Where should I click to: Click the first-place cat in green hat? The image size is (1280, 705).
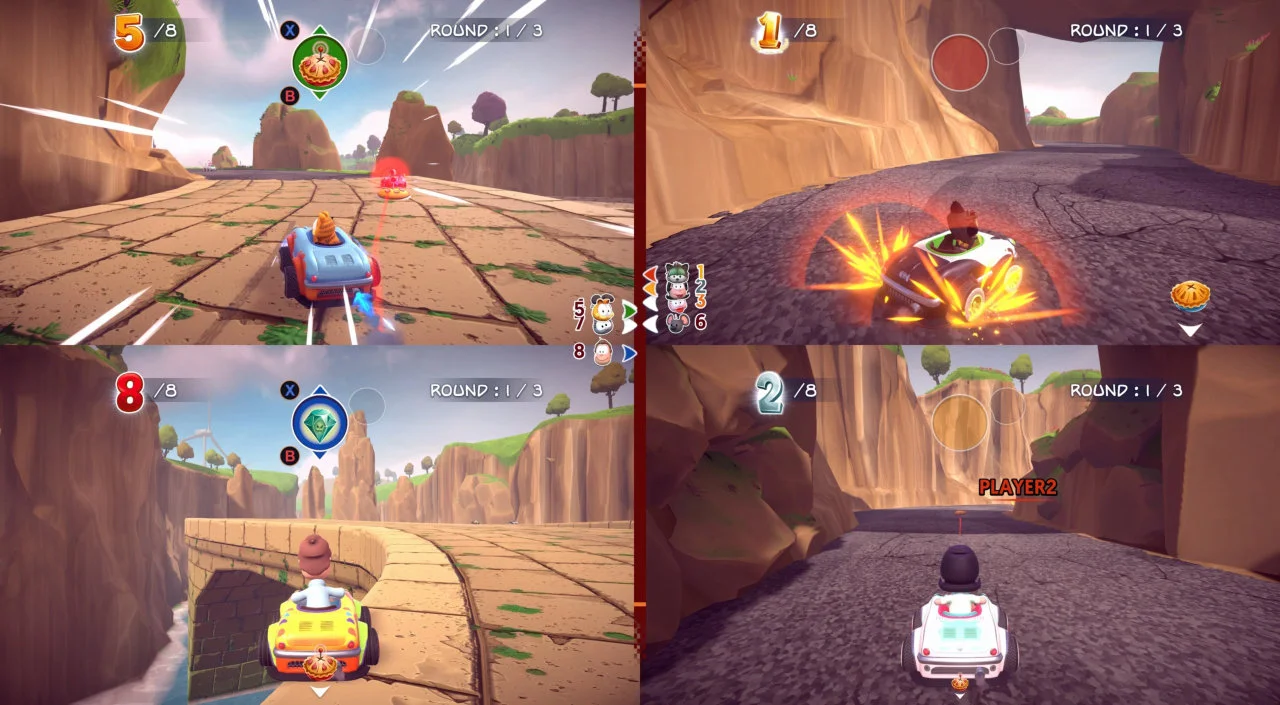point(677,272)
